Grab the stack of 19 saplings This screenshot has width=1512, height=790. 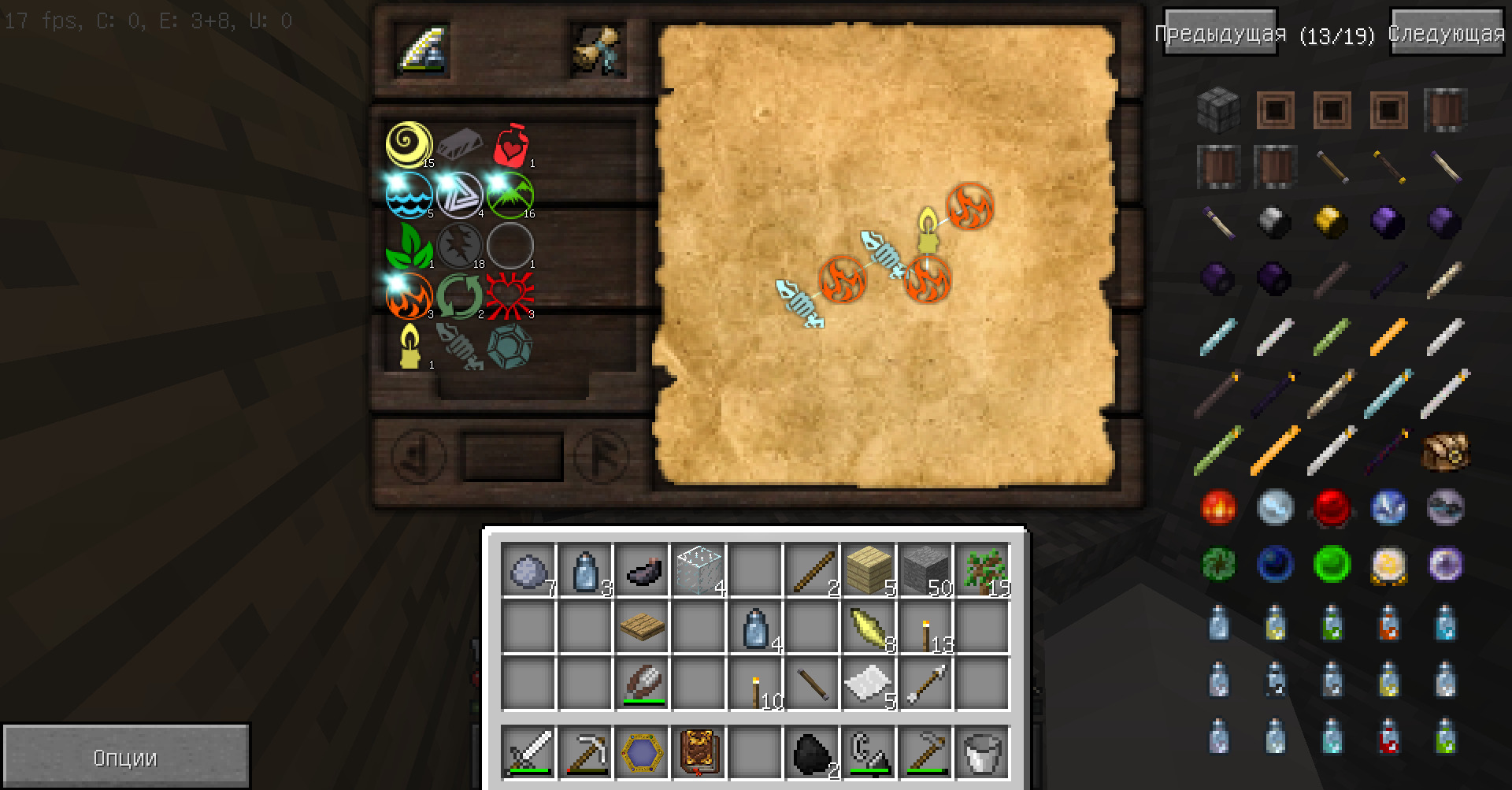click(982, 570)
